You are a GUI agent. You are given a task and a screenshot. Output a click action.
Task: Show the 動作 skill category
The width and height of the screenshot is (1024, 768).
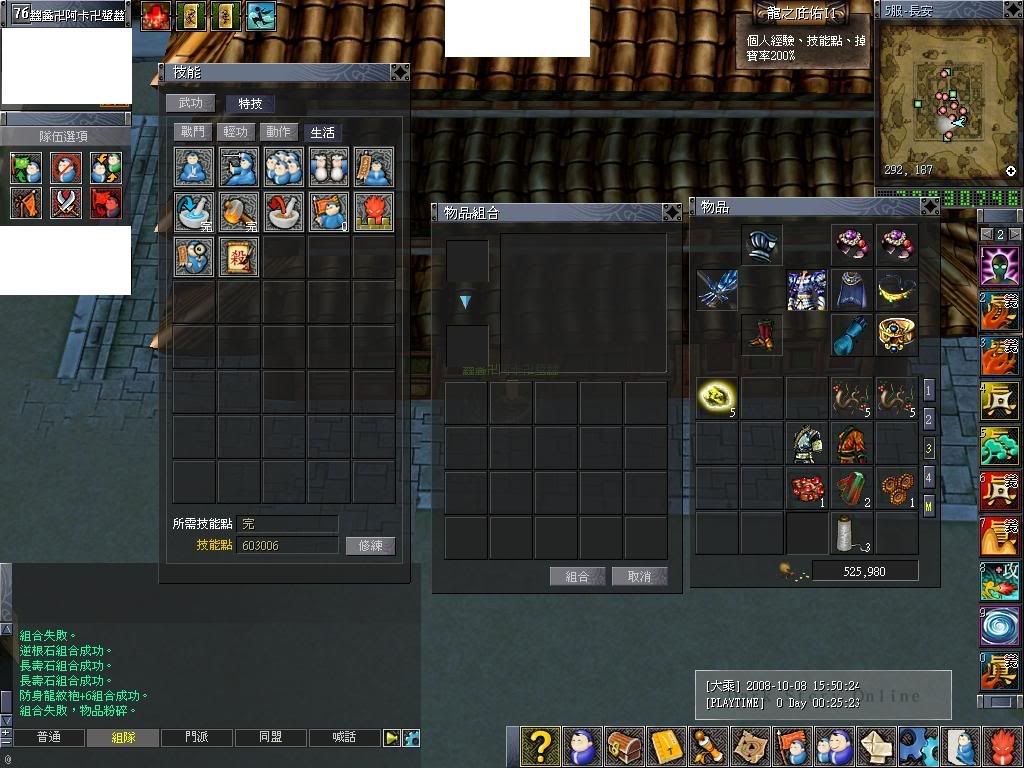point(279,132)
